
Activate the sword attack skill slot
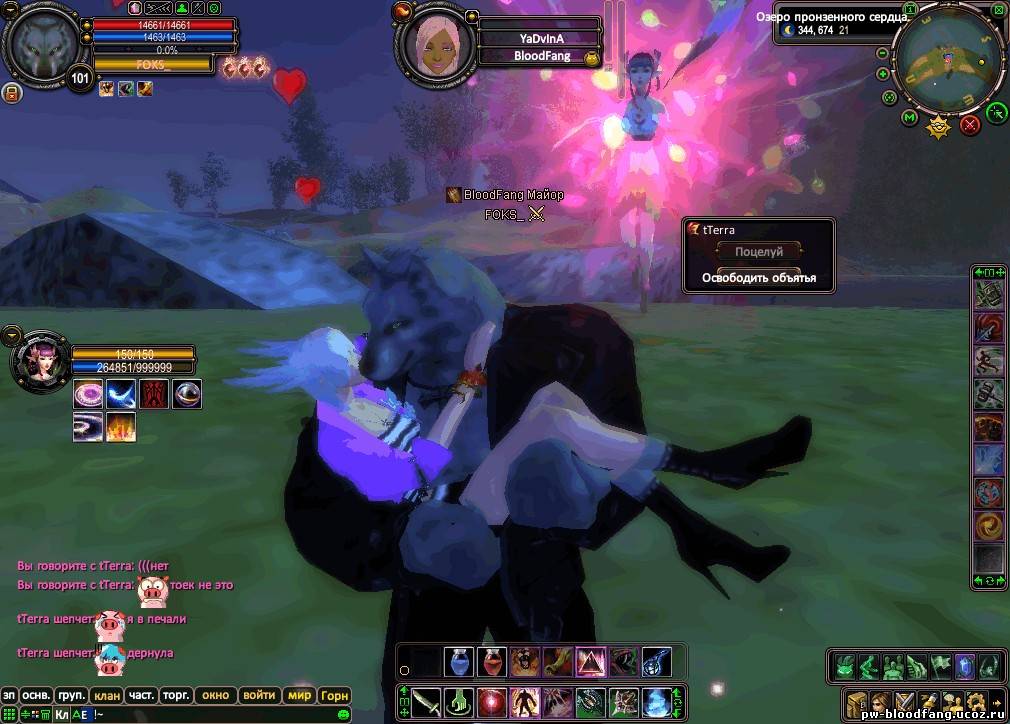click(x=426, y=701)
